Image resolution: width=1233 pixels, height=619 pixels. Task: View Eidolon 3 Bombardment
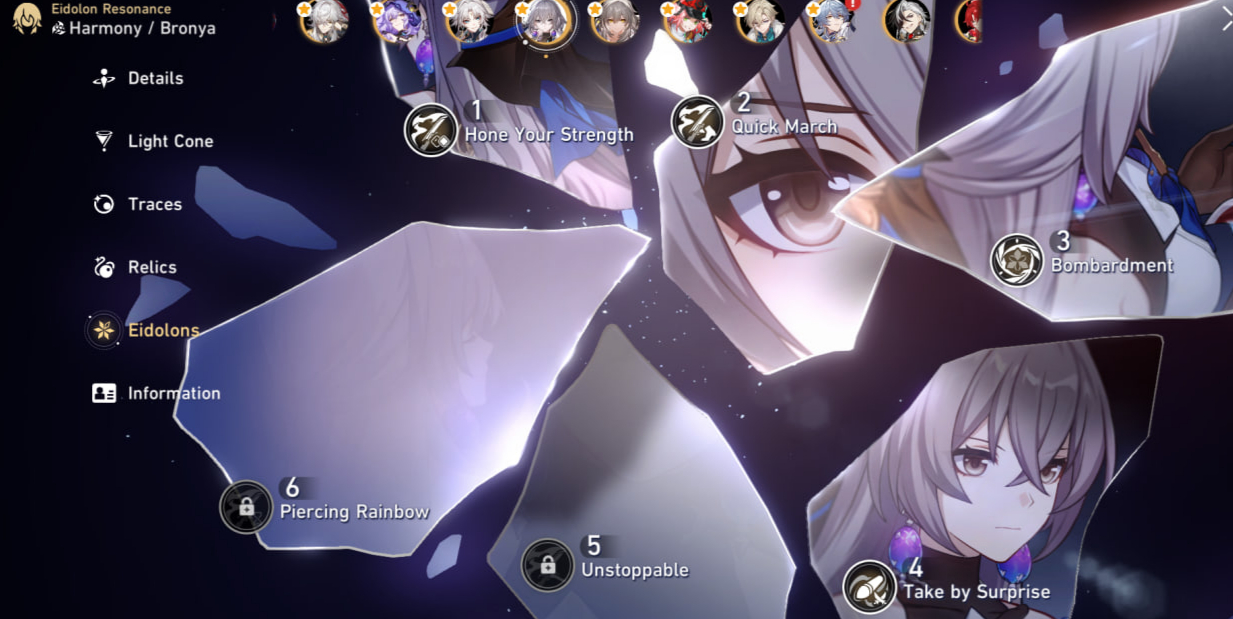tap(1017, 260)
